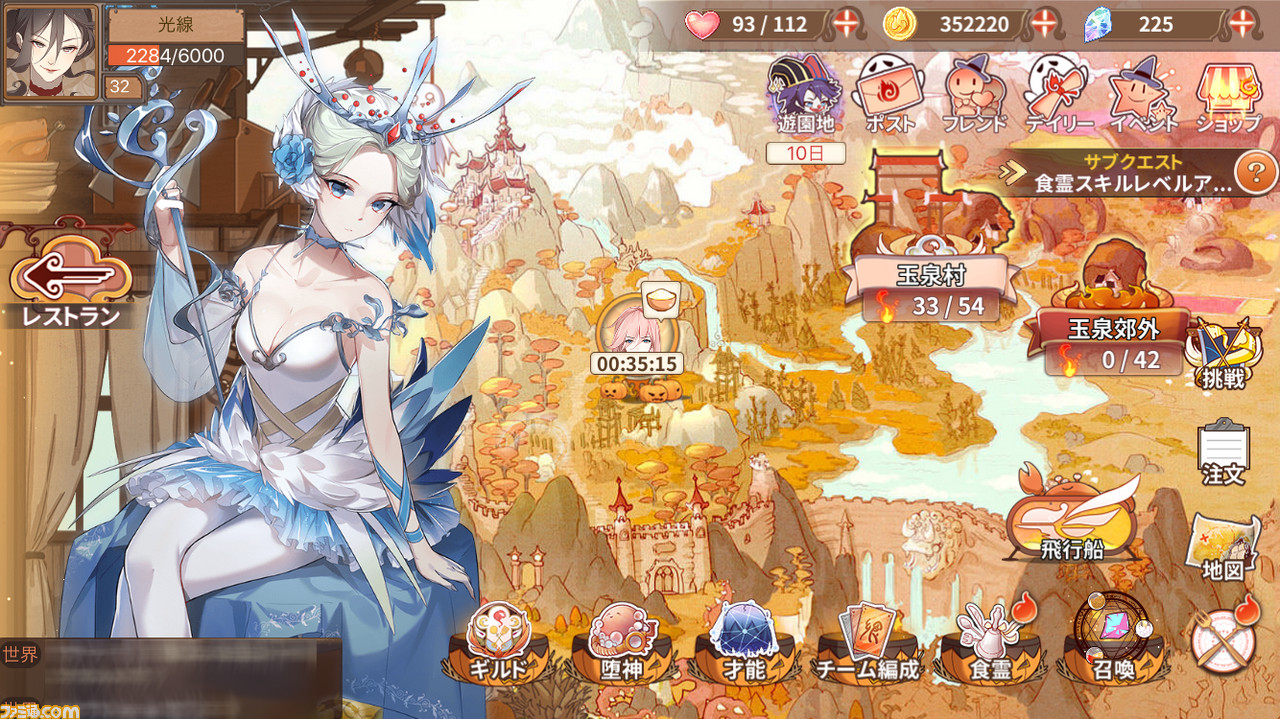The height and width of the screenshot is (719, 1280).
Task: Open the 召喚 summon menu
Action: pyautogui.click(x=1113, y=644)
